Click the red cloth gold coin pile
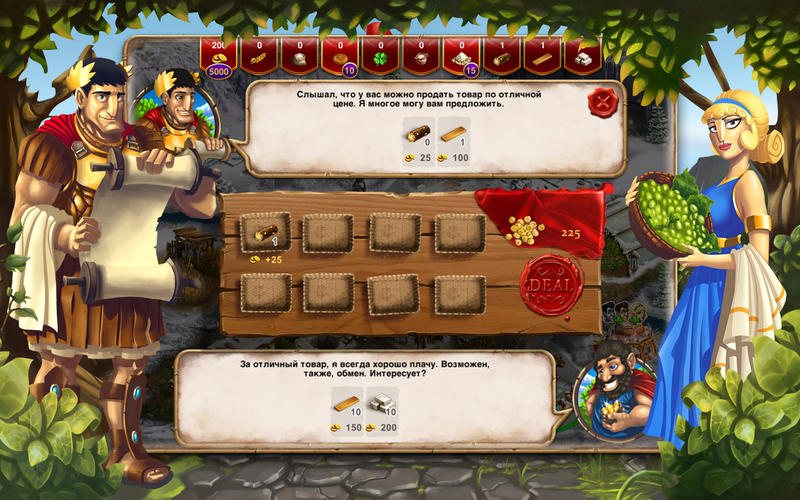800x500 pixels. click(x=524, y=230)
